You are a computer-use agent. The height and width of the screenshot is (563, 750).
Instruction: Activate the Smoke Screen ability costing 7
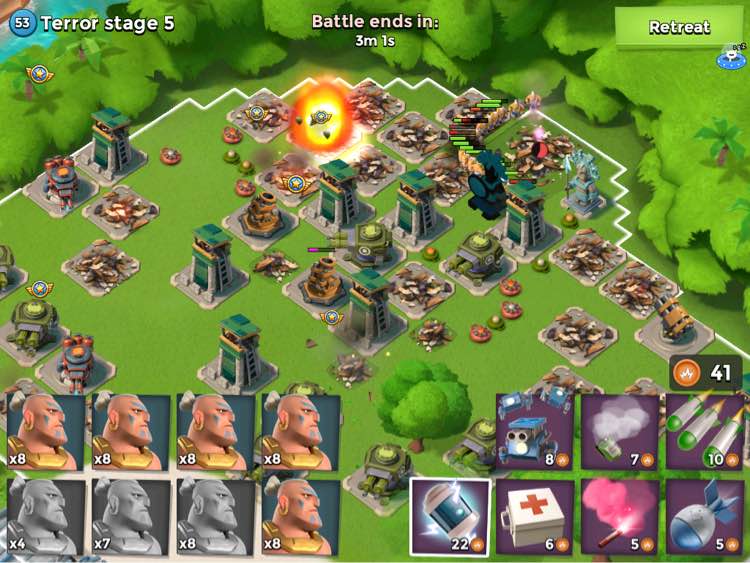point(620,432)
